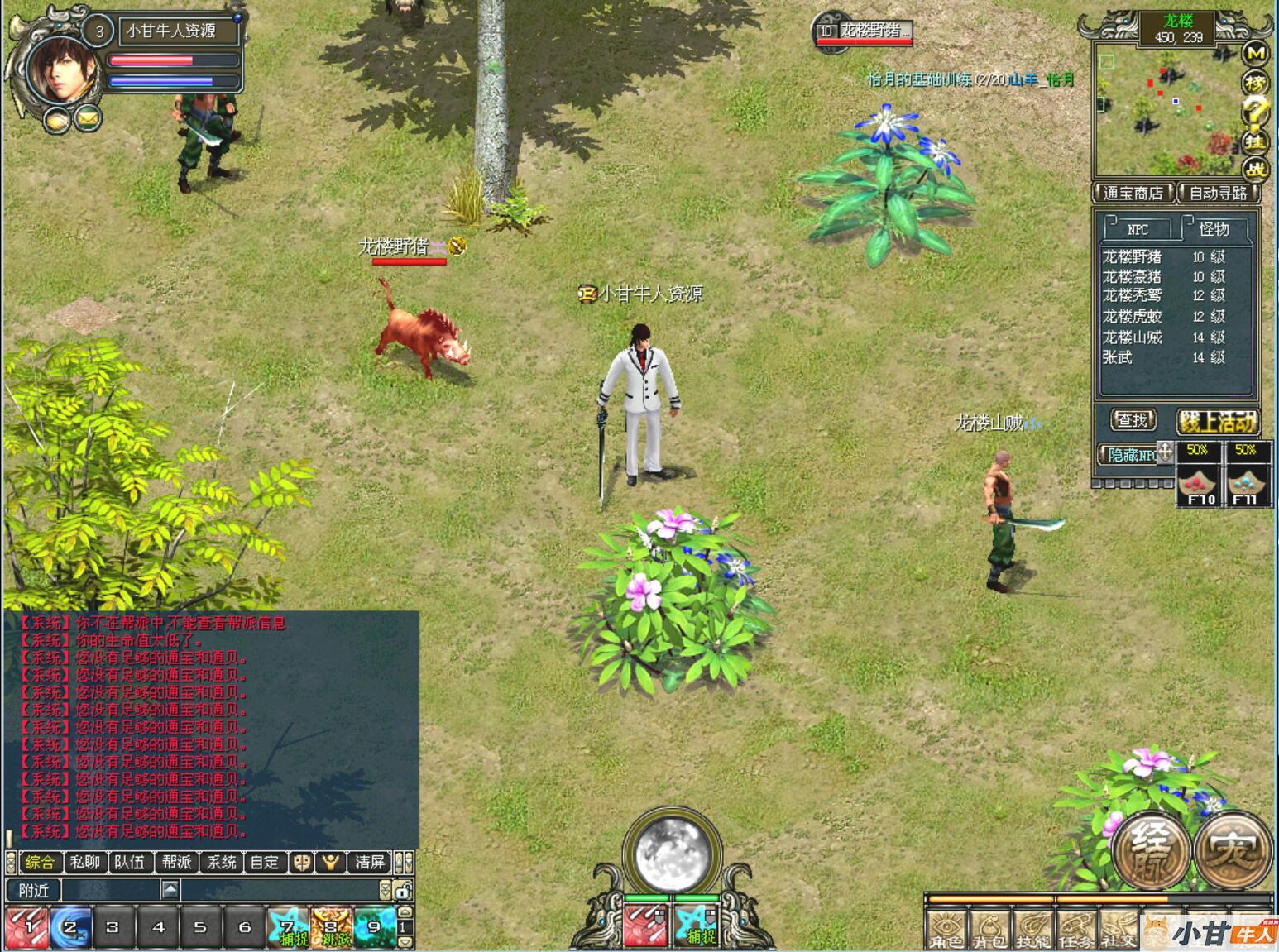This screenshot has width=1279, height=952.
Task: Clear chat with the 清屏 button
Action: [x=369, y=863]
